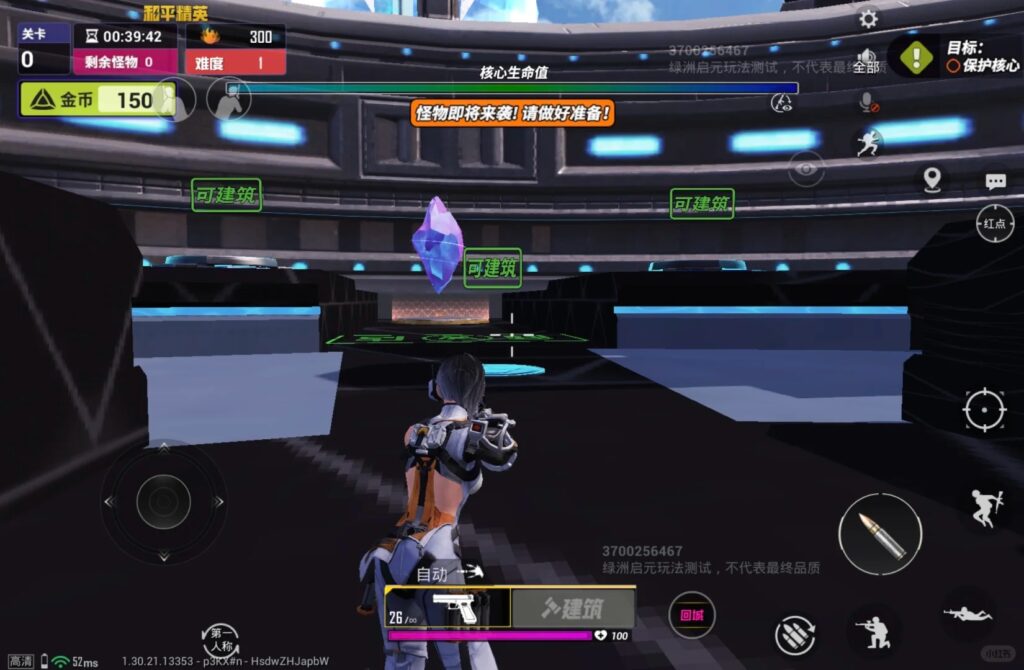Switch the 红点 red dot sight
1024x670 pixels.
click(994, 223)
